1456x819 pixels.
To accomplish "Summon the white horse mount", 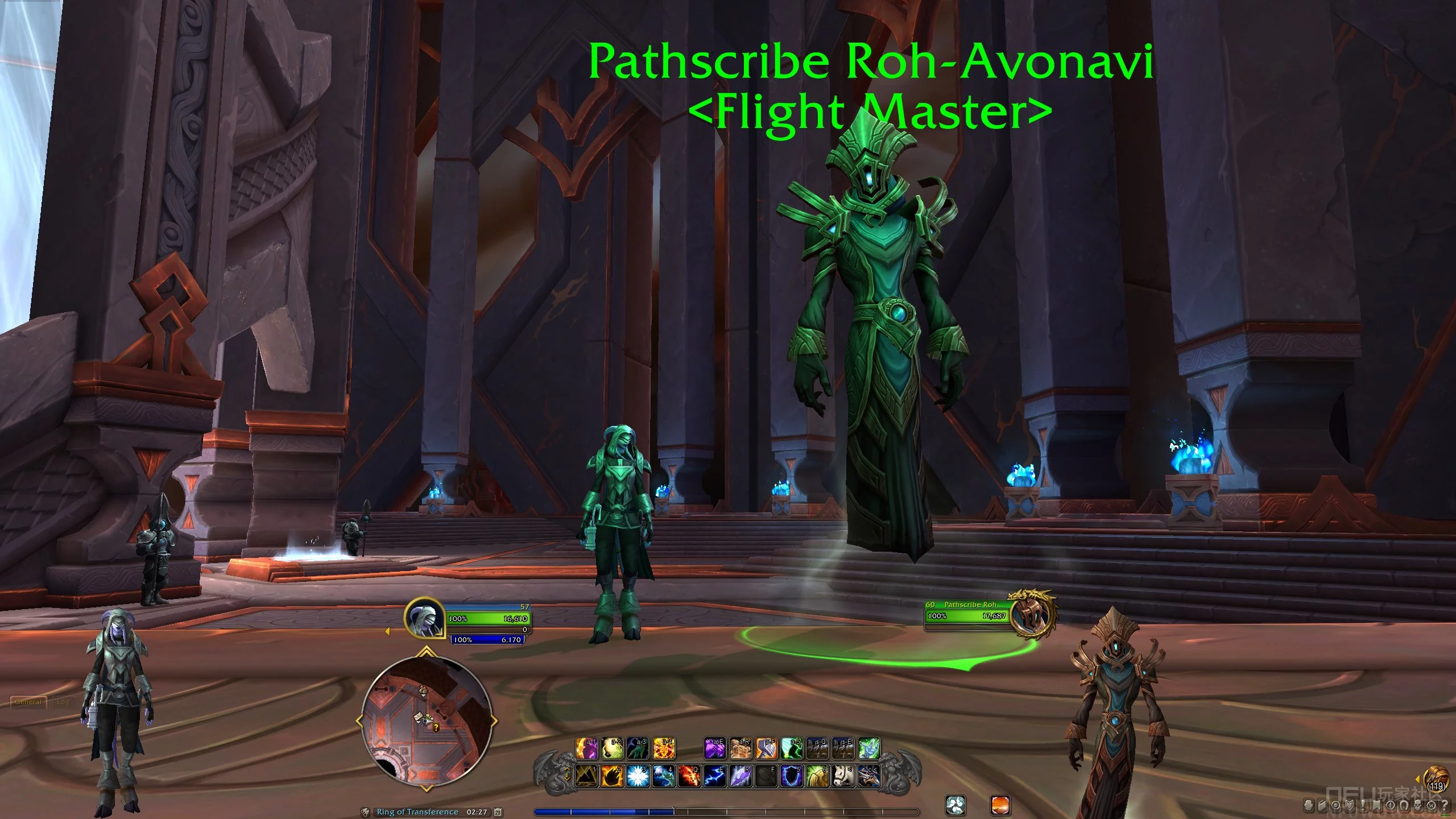I will (x=843, y=776).
